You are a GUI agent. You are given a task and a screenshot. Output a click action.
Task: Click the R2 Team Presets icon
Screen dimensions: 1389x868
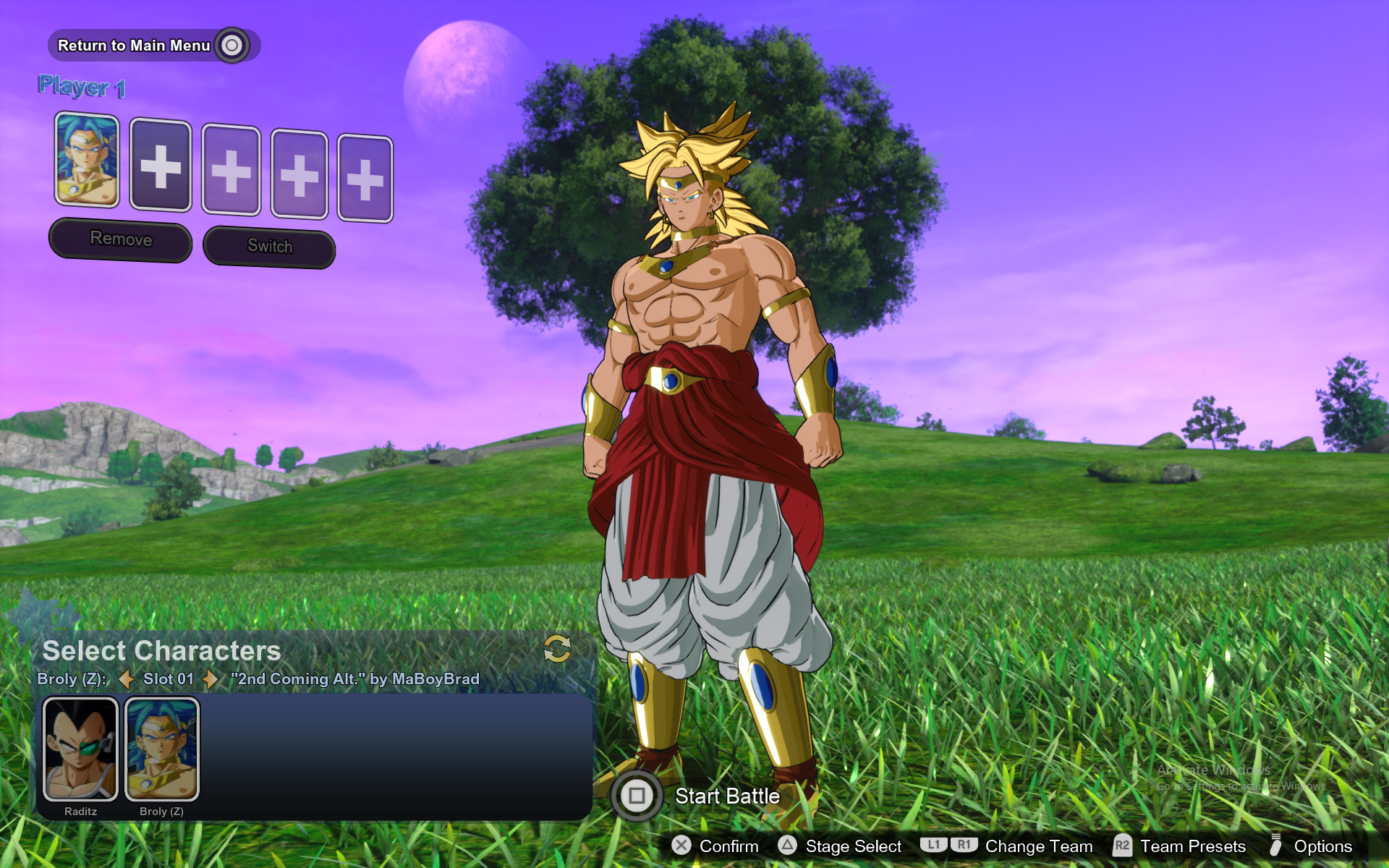1122,846
